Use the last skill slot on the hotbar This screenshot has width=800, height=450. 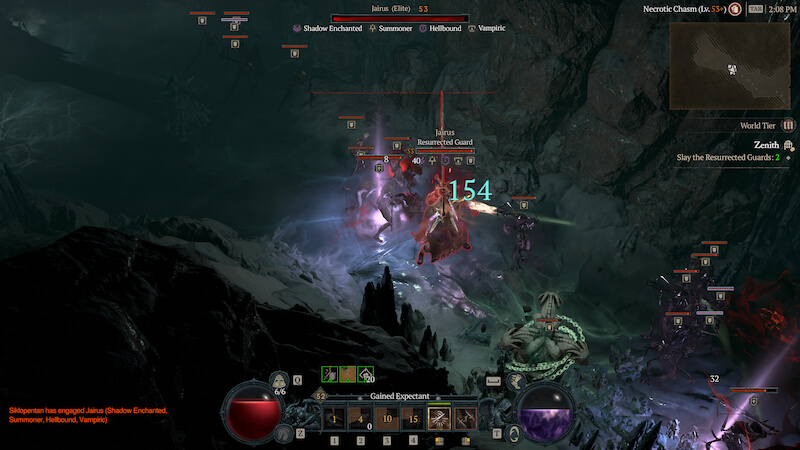coord(464,418)
